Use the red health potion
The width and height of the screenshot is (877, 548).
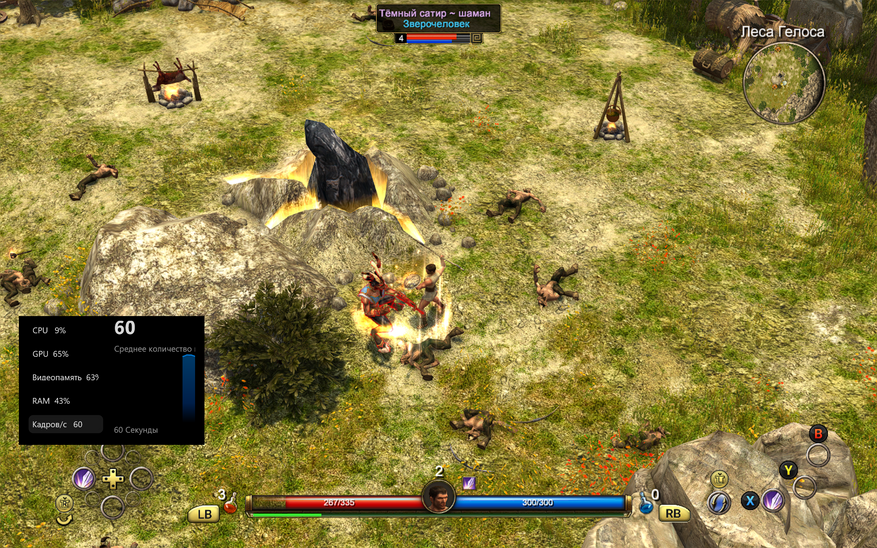pyautogui.click(x=231, y=505)
